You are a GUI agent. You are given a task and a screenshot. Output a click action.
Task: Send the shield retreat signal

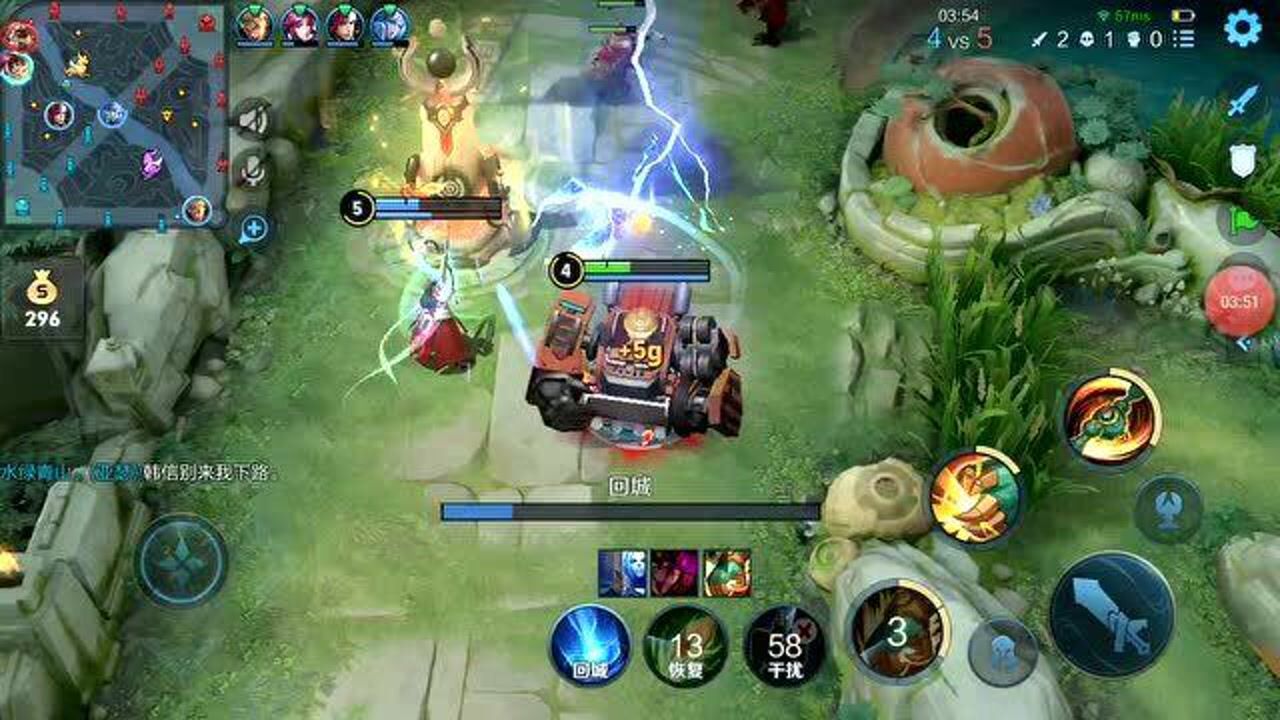pyautogui.click(x=1242, y=160)
